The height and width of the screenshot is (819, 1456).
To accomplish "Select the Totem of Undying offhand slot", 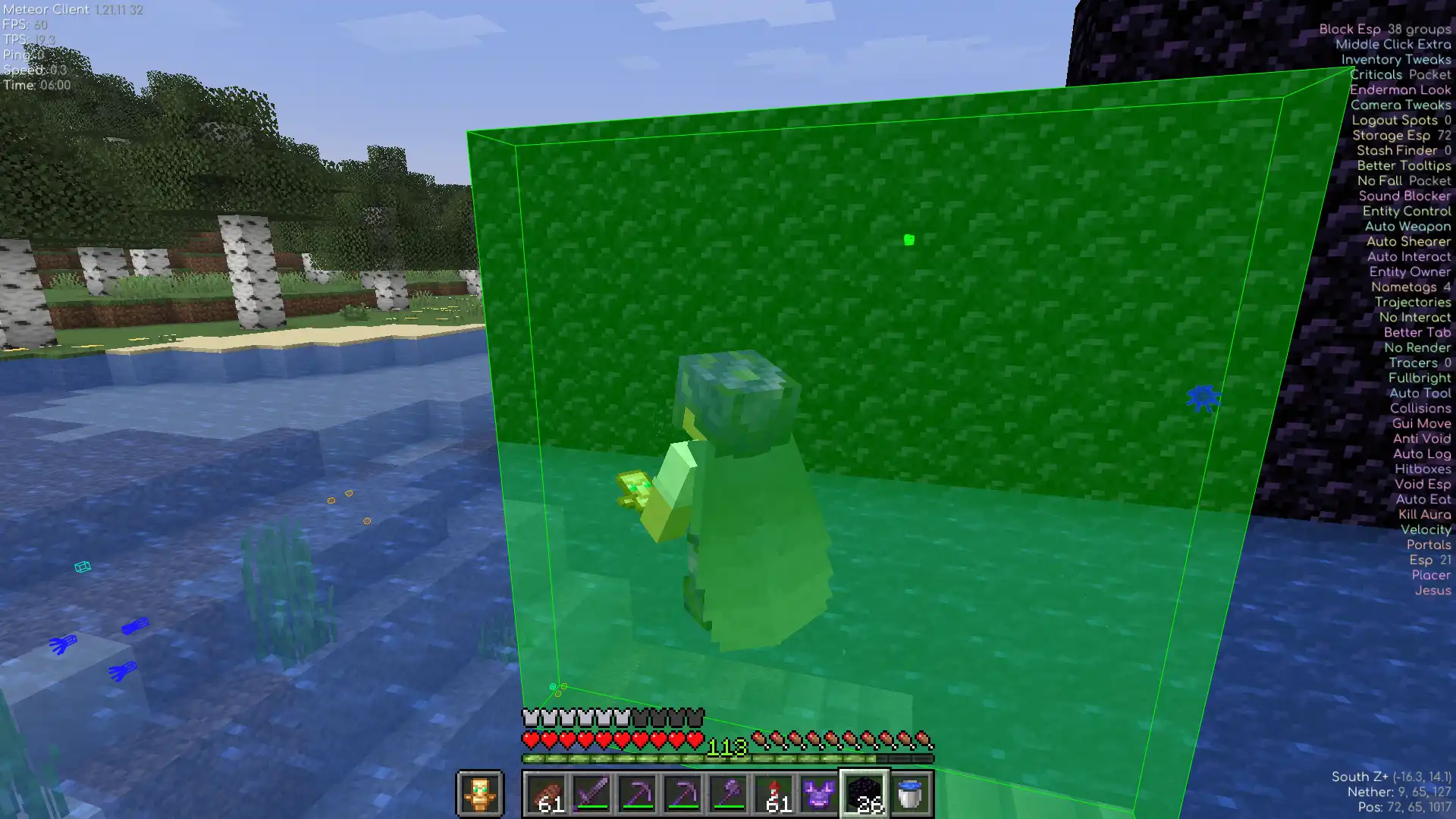I will coord(479,794).
